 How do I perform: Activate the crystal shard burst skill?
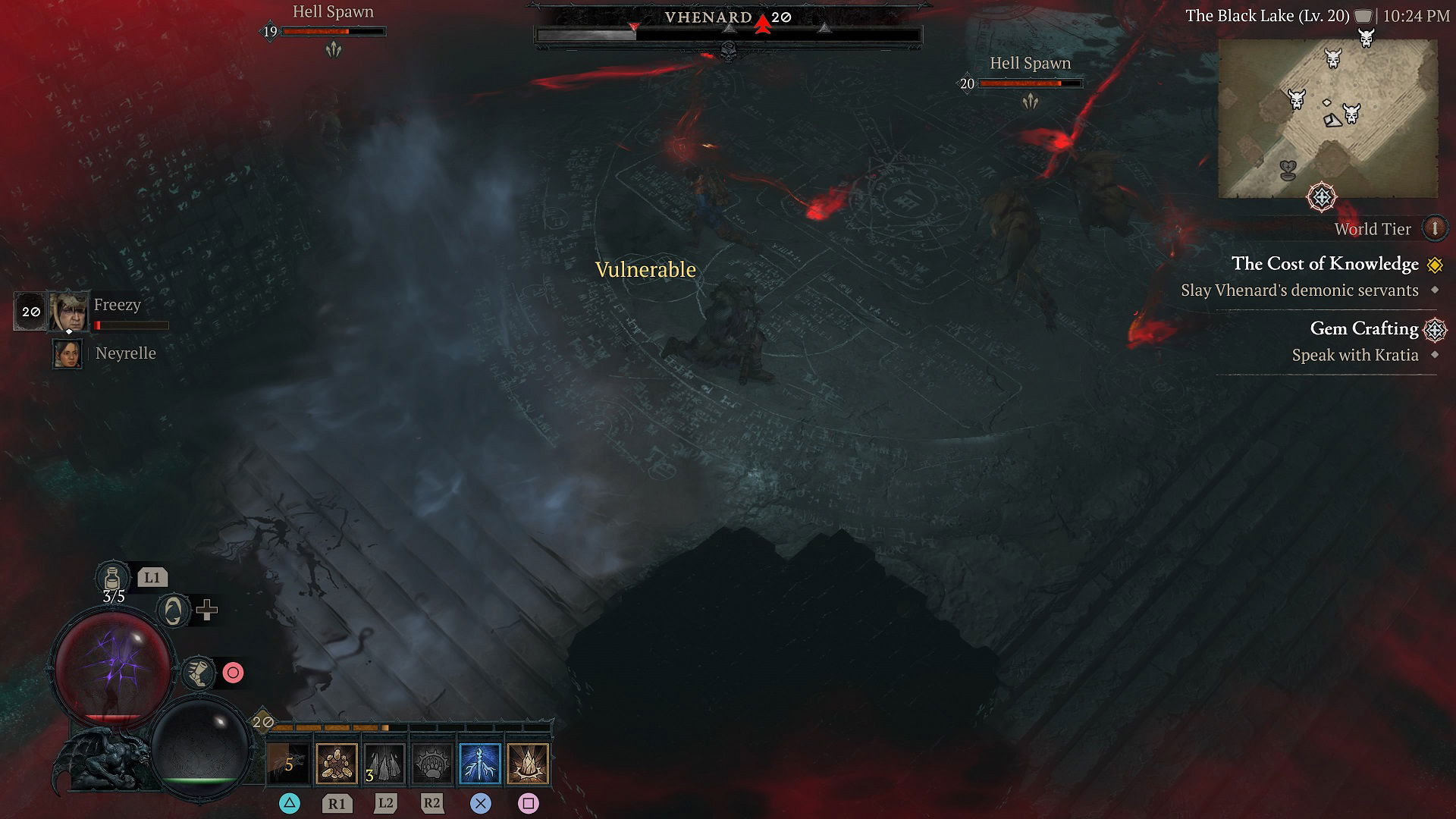[528, 763]
